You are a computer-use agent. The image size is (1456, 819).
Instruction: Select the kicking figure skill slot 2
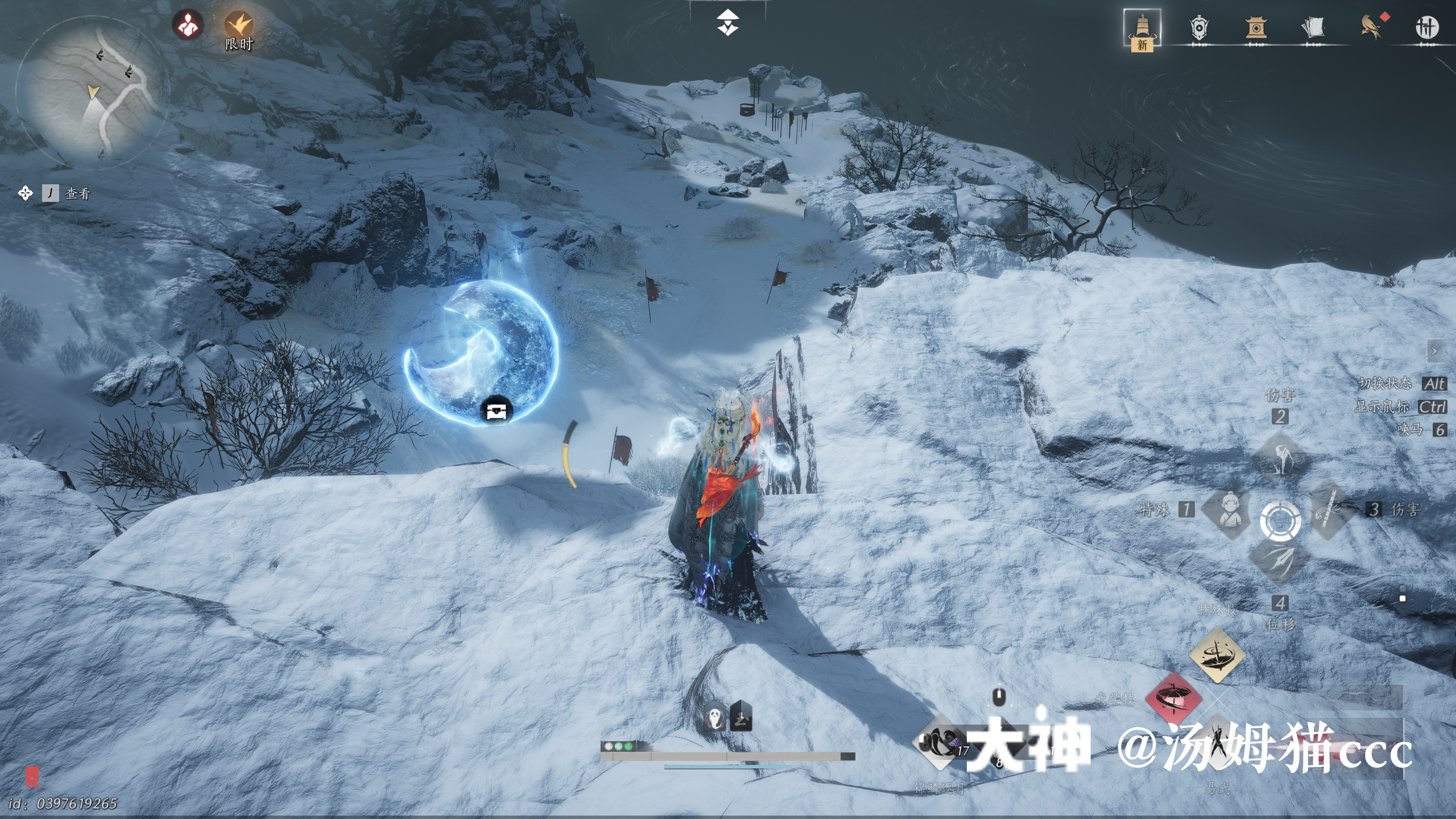pos(1280,456)
